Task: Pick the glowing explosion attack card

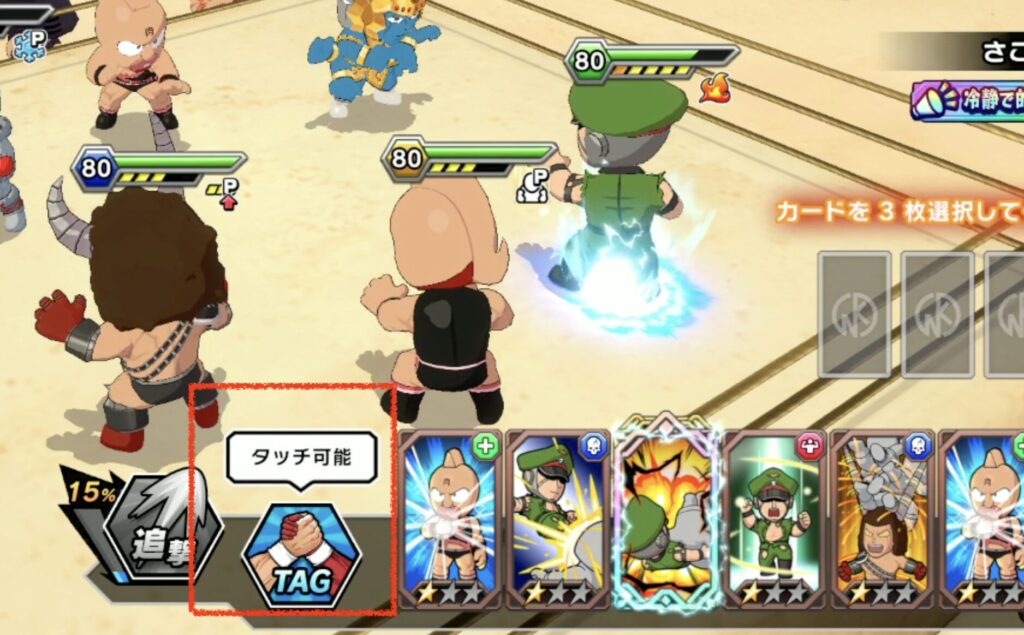Action: pos(664,518)
